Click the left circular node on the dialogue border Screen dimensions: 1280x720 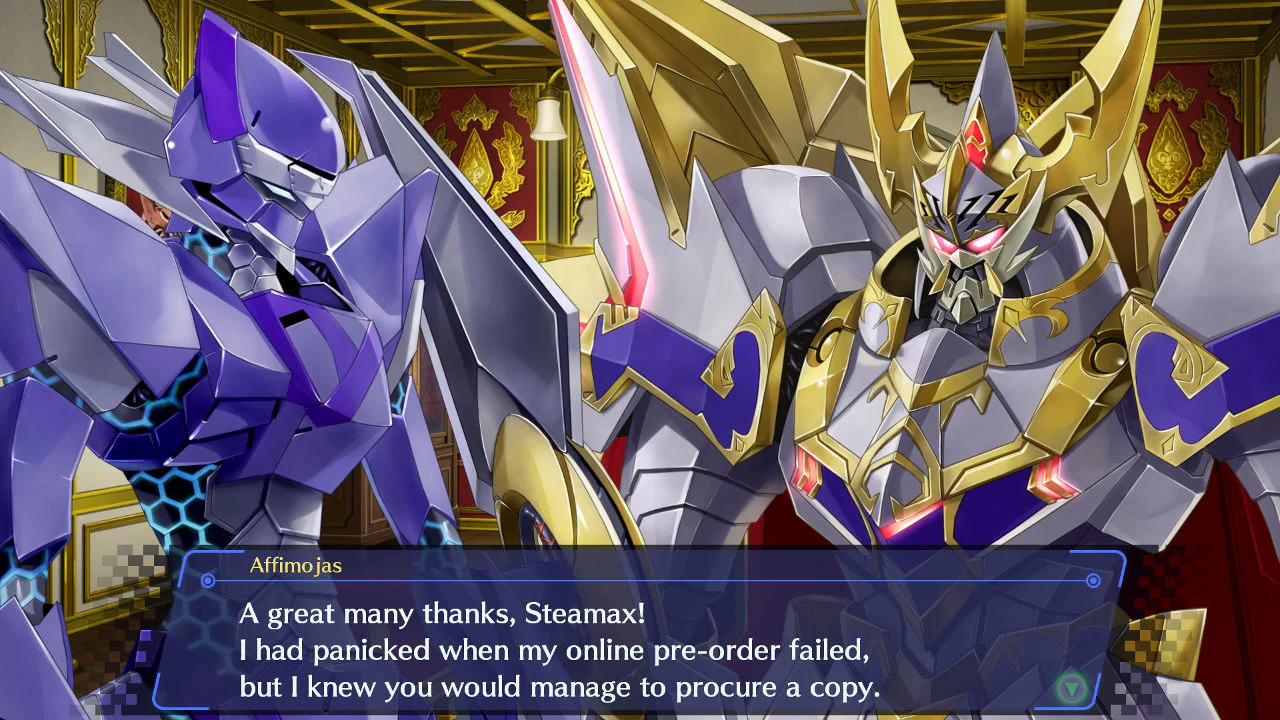[x=206, y=580]
